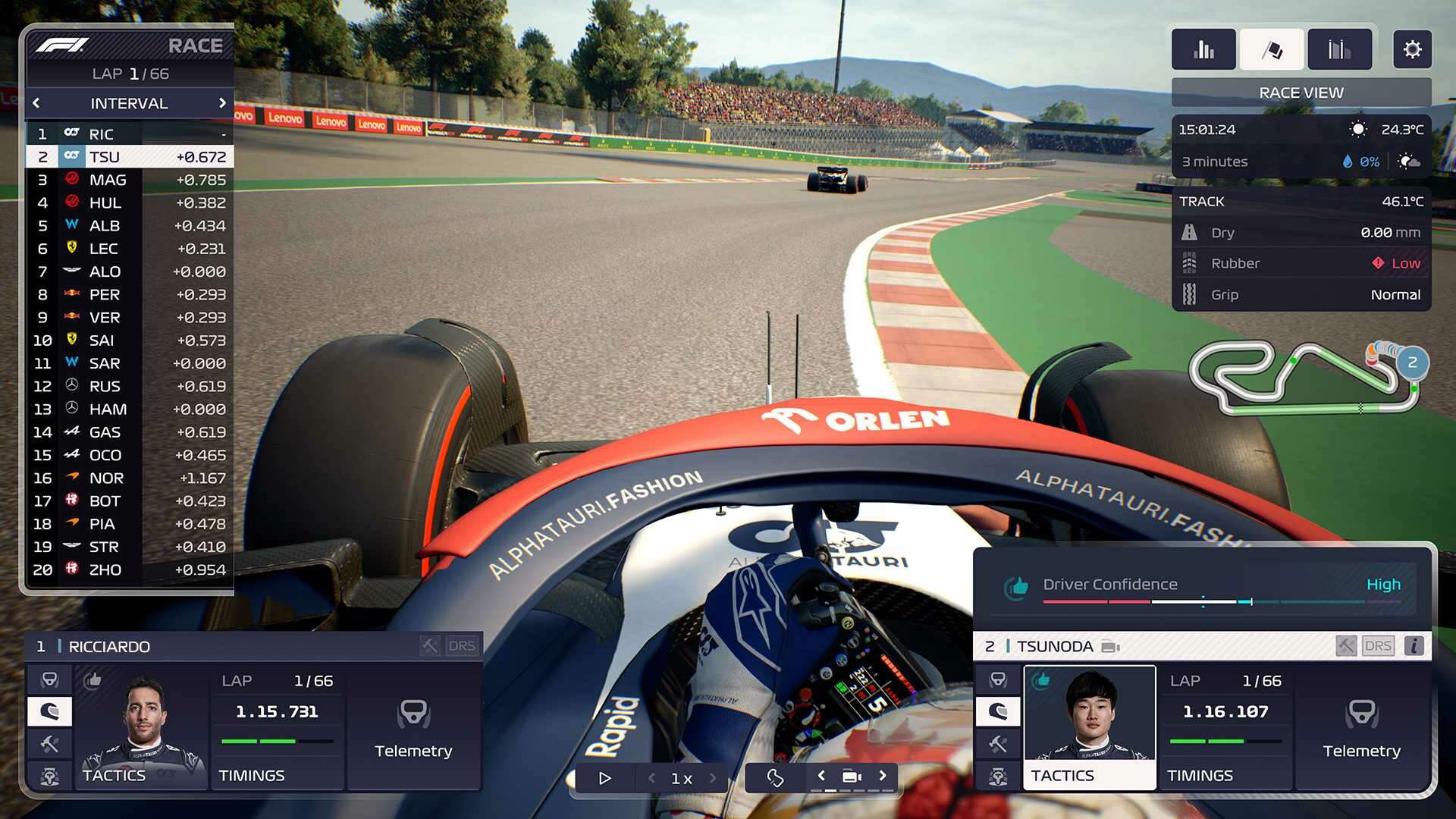
Task: Select the steering wheel icon on Tsunoda's panel
Action: pyautogui.click(x=997, y=679)
